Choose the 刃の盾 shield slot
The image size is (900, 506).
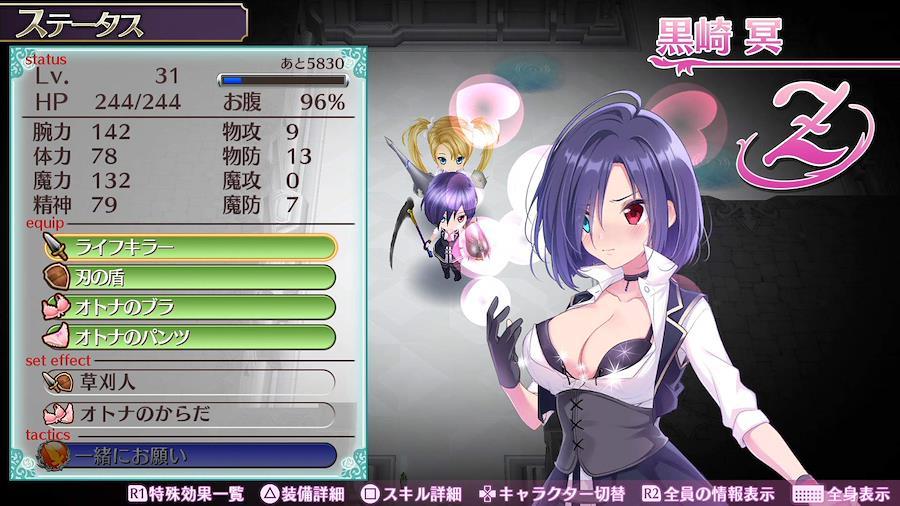(190, 277)
